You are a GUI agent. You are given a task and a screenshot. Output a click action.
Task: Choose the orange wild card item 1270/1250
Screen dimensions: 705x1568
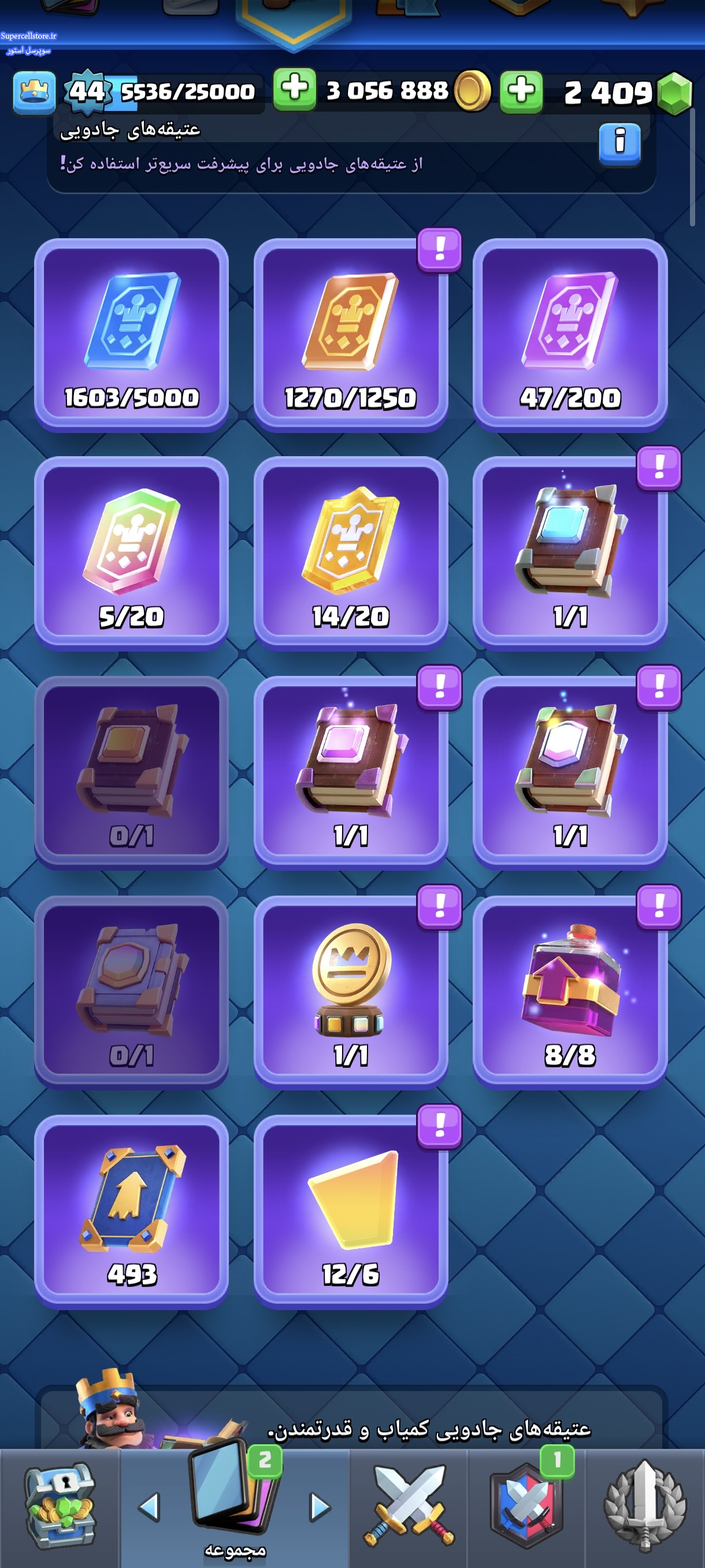coord(351,335)
